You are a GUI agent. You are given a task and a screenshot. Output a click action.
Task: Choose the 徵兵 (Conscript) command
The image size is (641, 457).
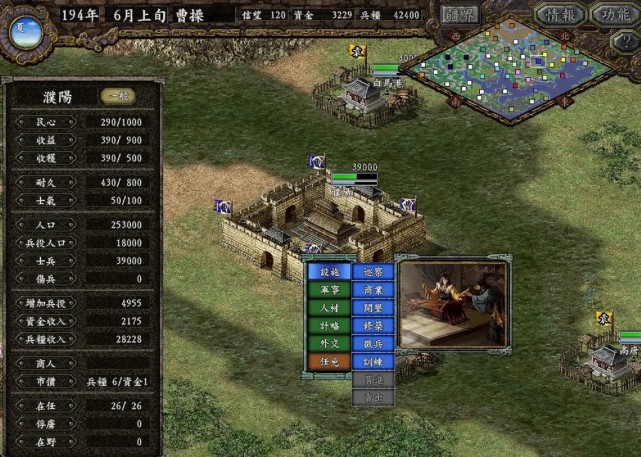(373, 344)
